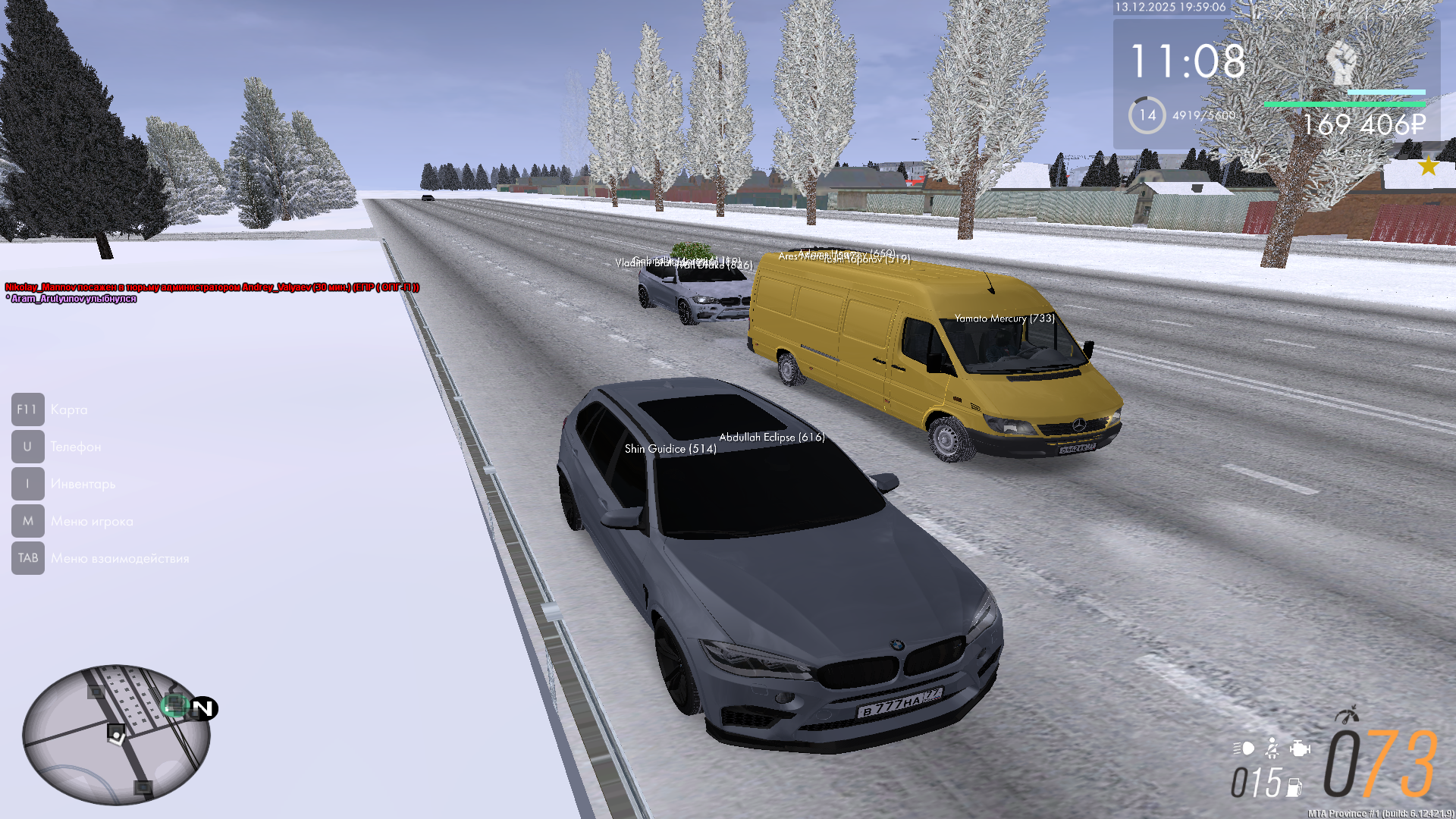Toggle the headlights indicator icon
This screenshot has width=1456, height=819.
[1244, 748]
